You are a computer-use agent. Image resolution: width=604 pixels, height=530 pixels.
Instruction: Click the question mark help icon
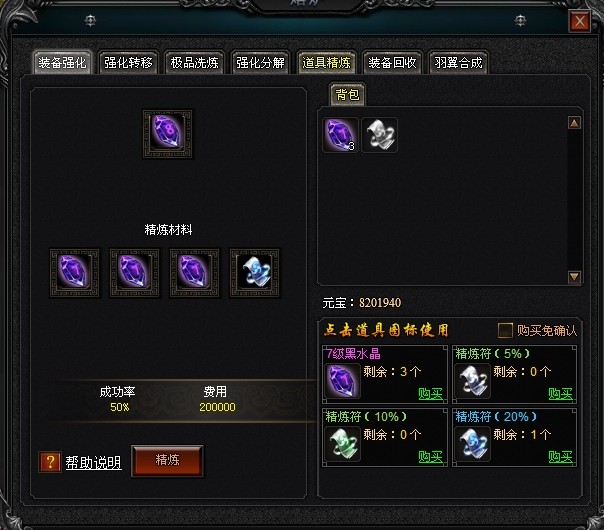click(x=49, y=462)
